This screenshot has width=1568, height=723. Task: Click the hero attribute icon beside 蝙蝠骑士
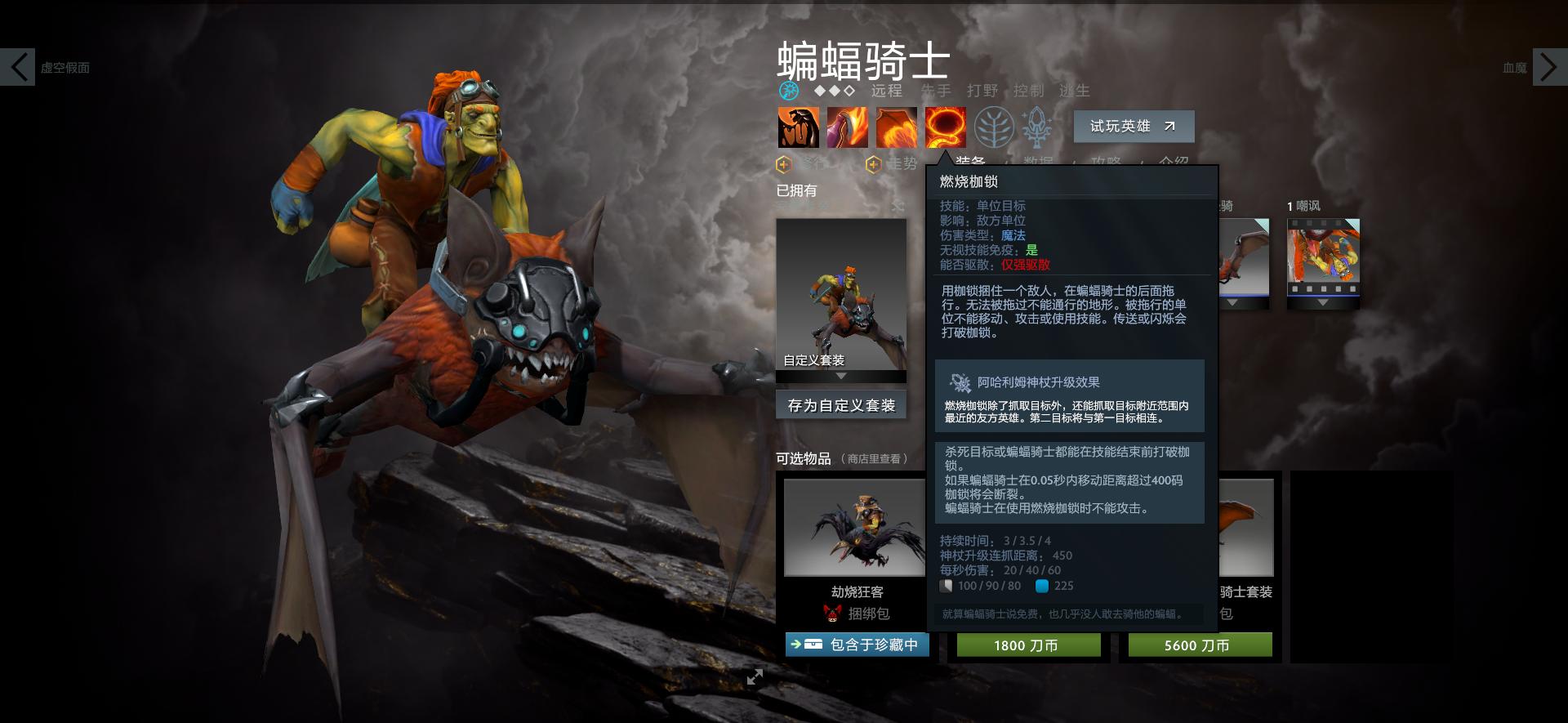click(x=788, y=92)
